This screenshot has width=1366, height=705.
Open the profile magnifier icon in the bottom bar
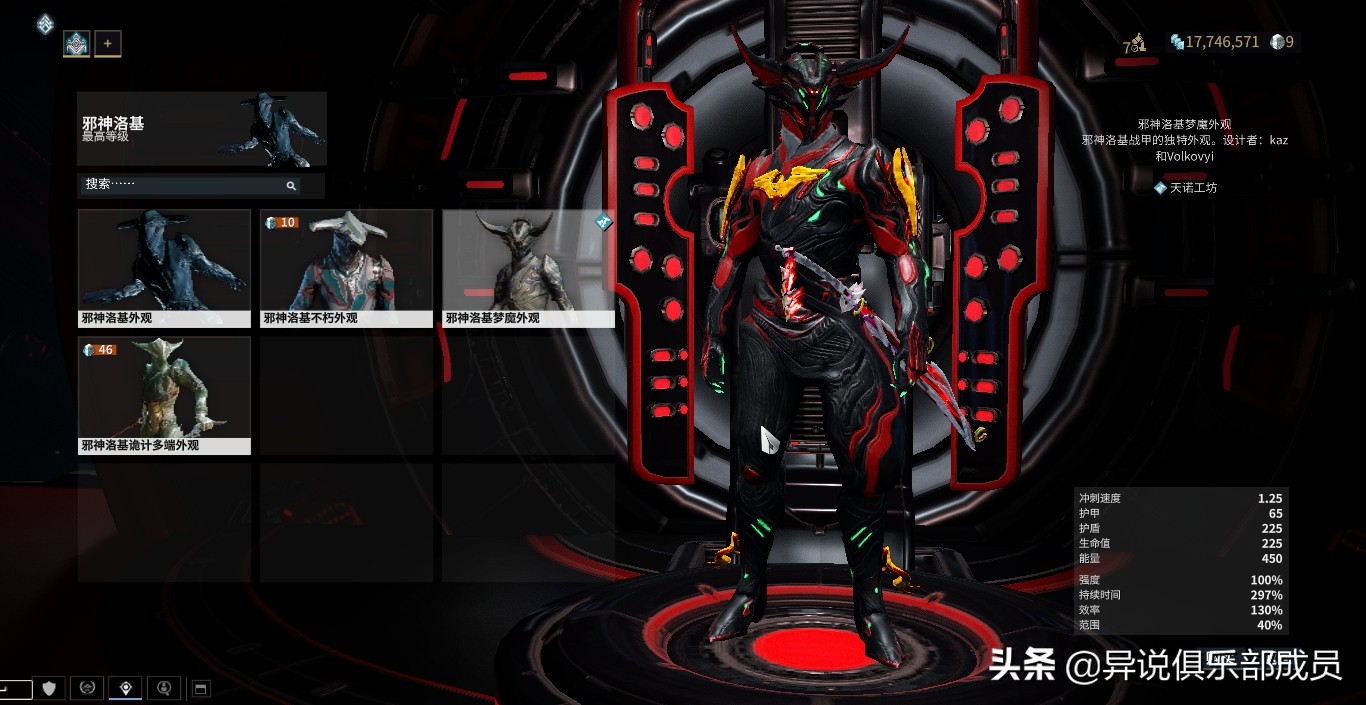163,688
